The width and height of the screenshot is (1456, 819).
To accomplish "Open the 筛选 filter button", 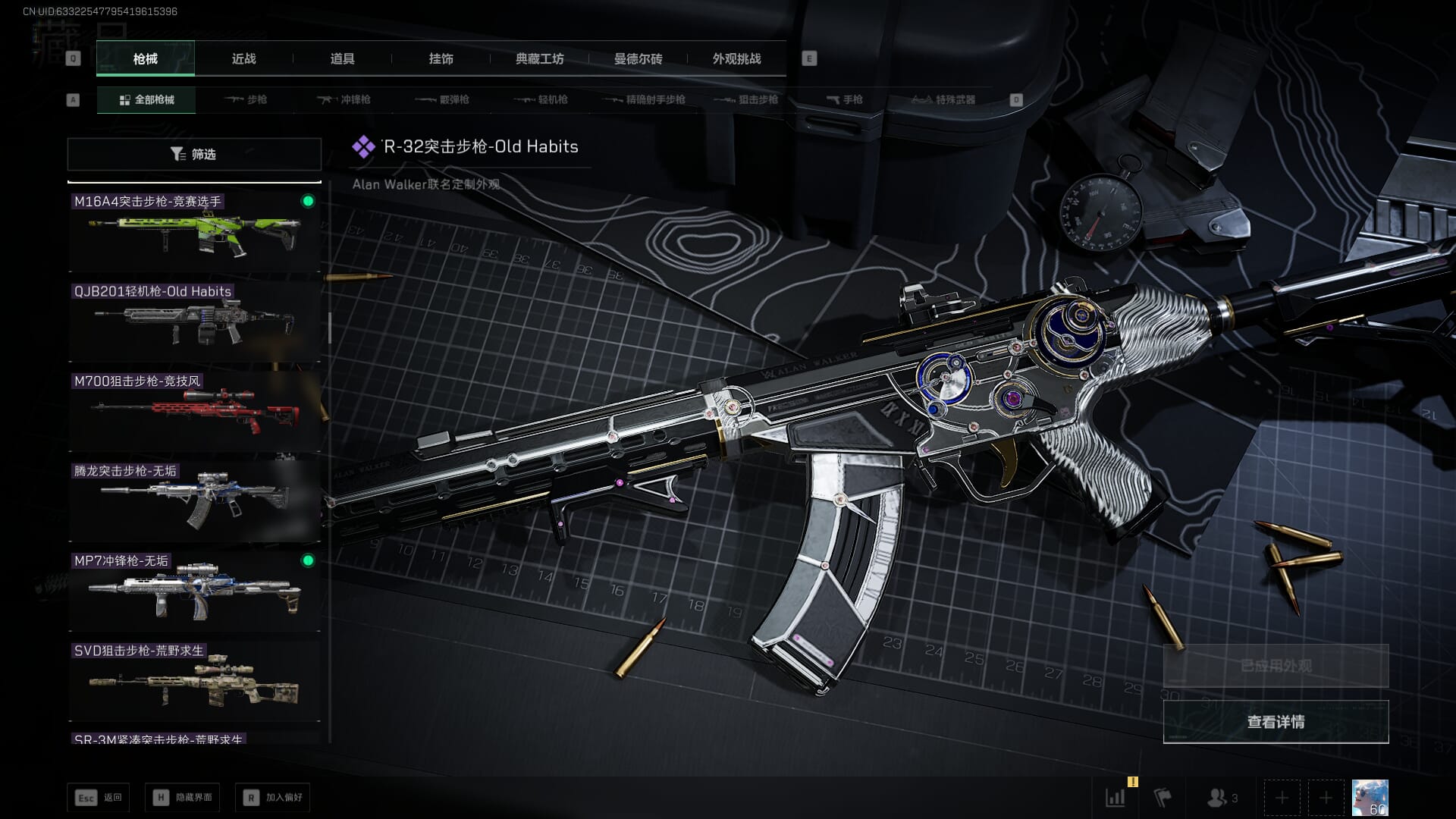I will [194, 154].
